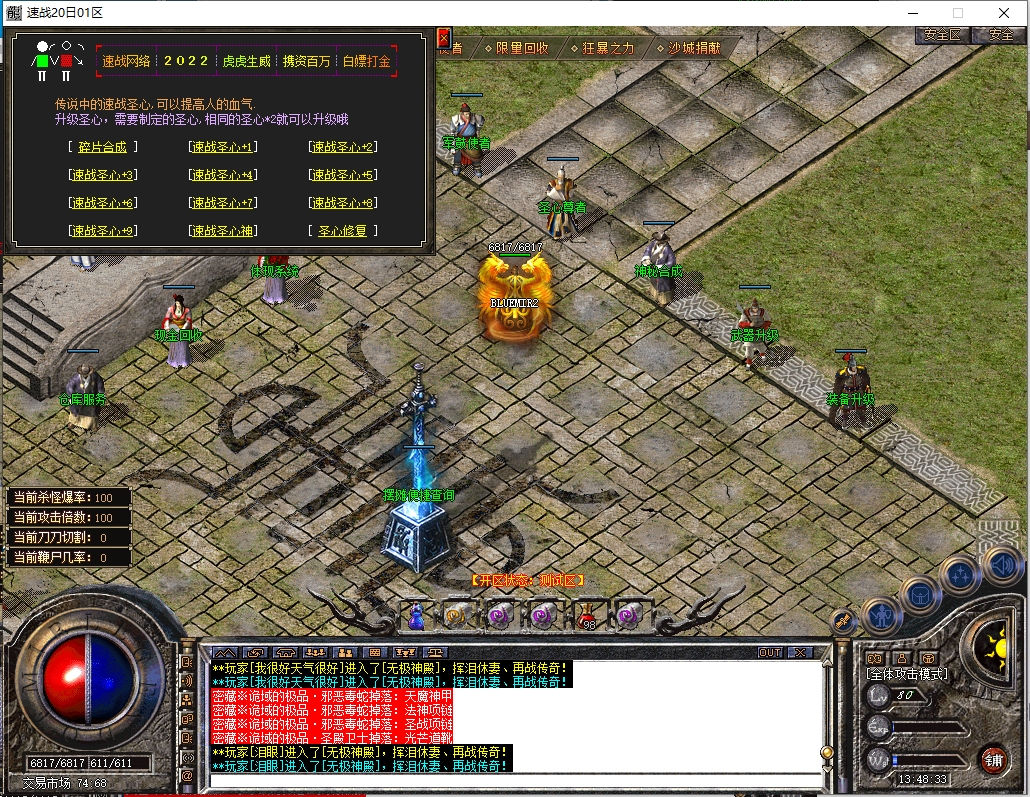
Task: Open the 沙城捐献 tab
Action: [690, 48]
